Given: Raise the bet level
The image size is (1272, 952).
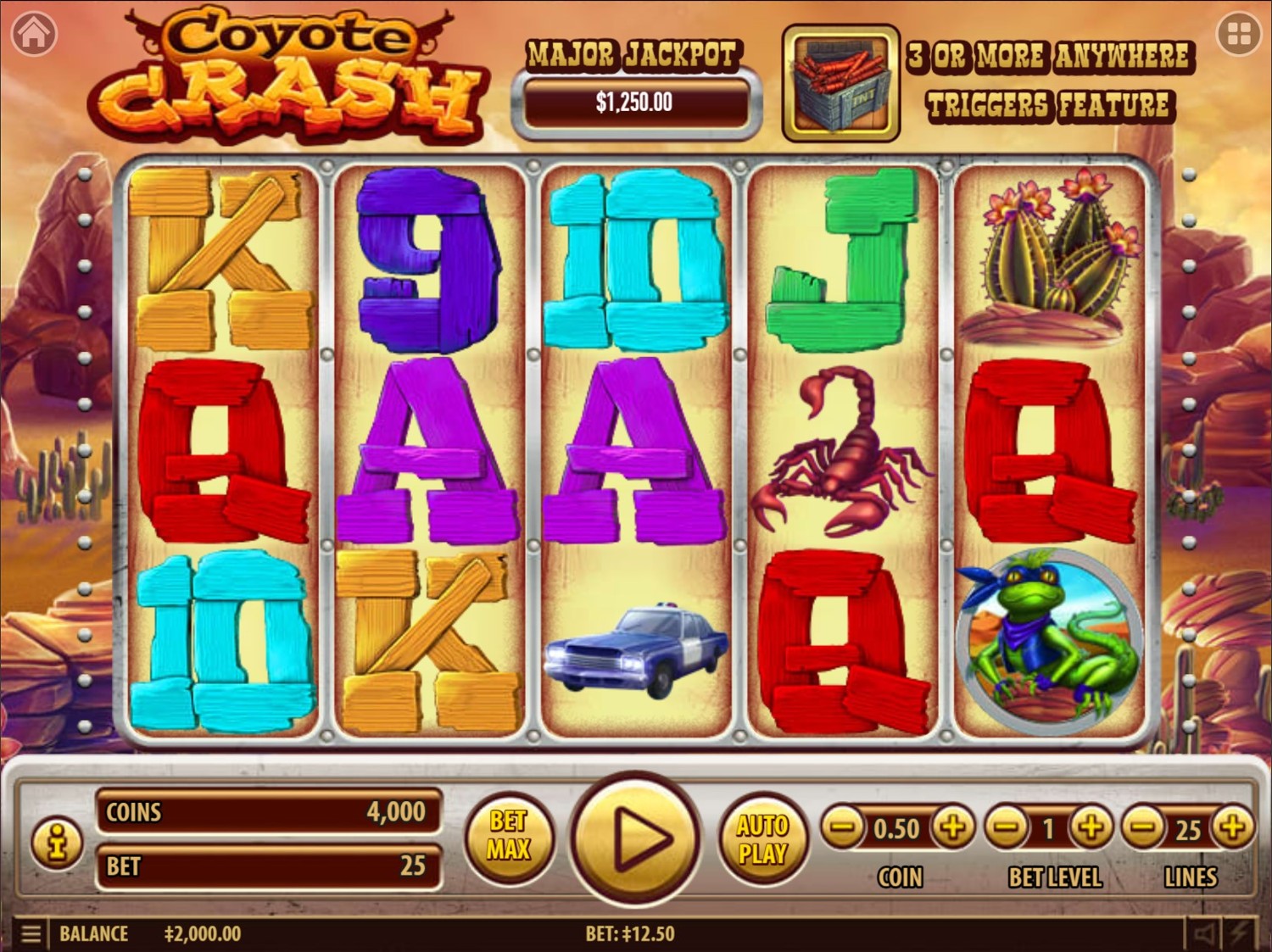Looking at the screenshot, I should click(1091, 827).
